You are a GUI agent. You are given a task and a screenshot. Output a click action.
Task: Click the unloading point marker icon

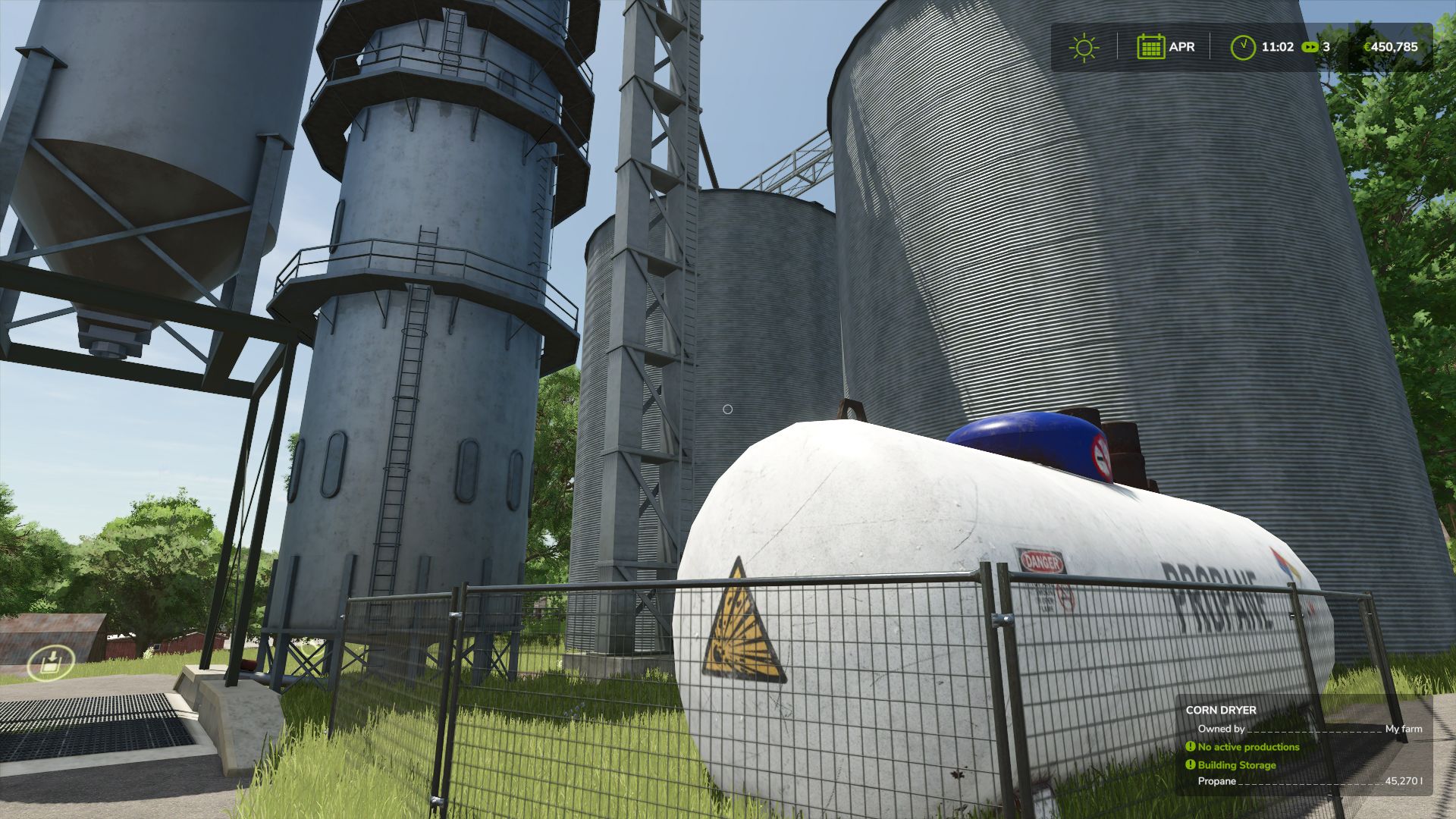pyautogui.click(x=50, y=664)
